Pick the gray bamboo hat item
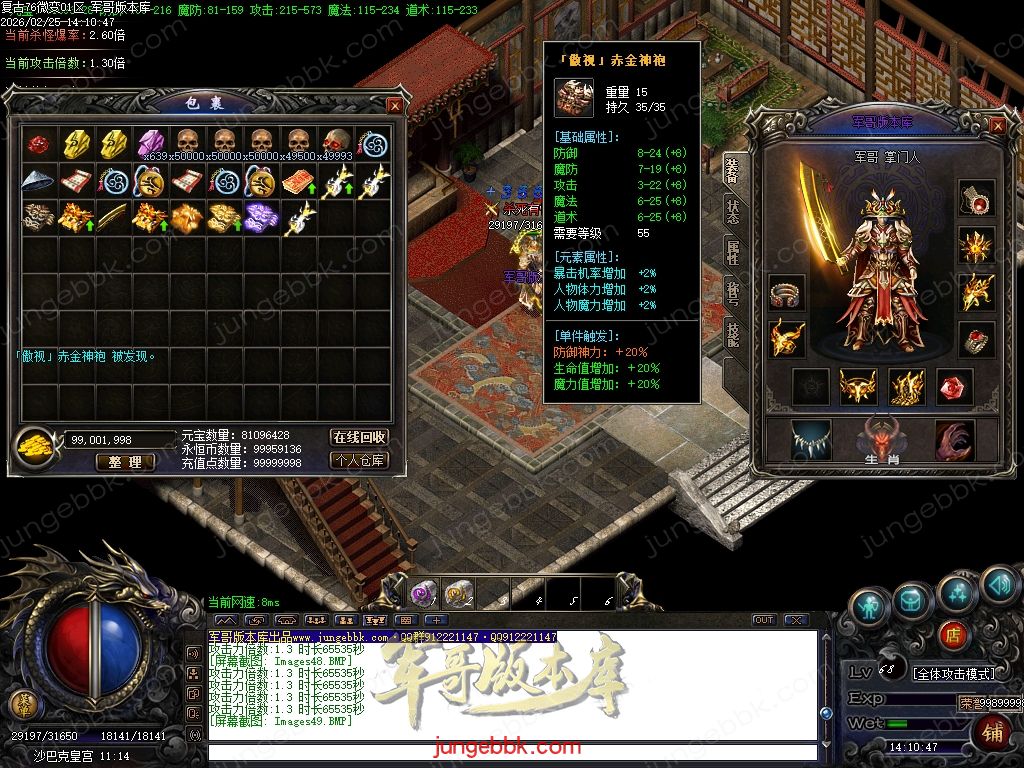Viewport: 1024px width, 768px height. [x=38, y=180]
